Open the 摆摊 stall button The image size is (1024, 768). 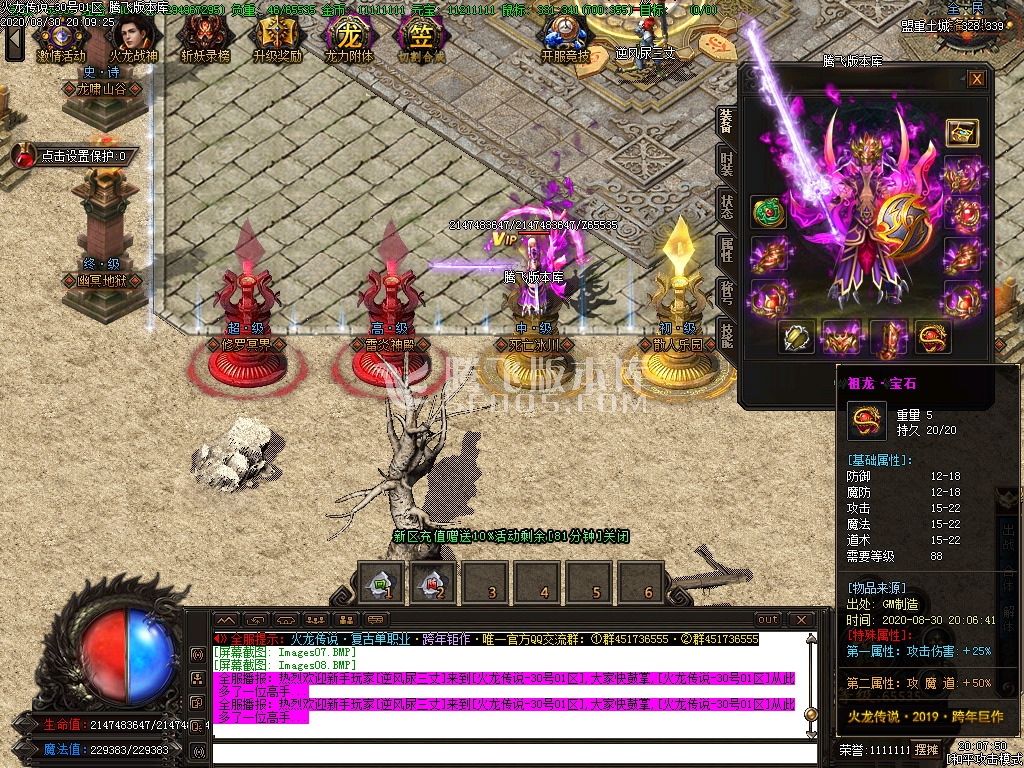click(927, 749)
